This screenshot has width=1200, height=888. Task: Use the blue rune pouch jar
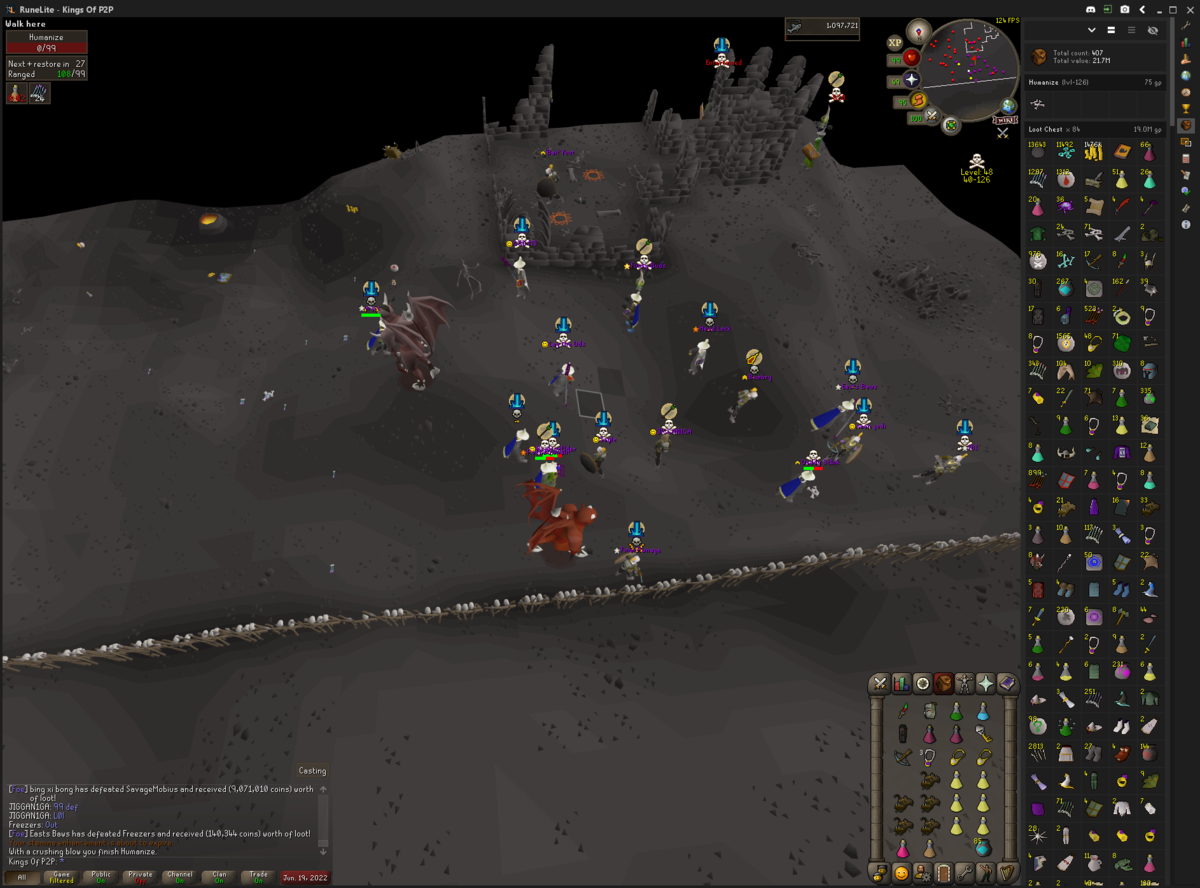pyautogui.click(x=982, y=848)
